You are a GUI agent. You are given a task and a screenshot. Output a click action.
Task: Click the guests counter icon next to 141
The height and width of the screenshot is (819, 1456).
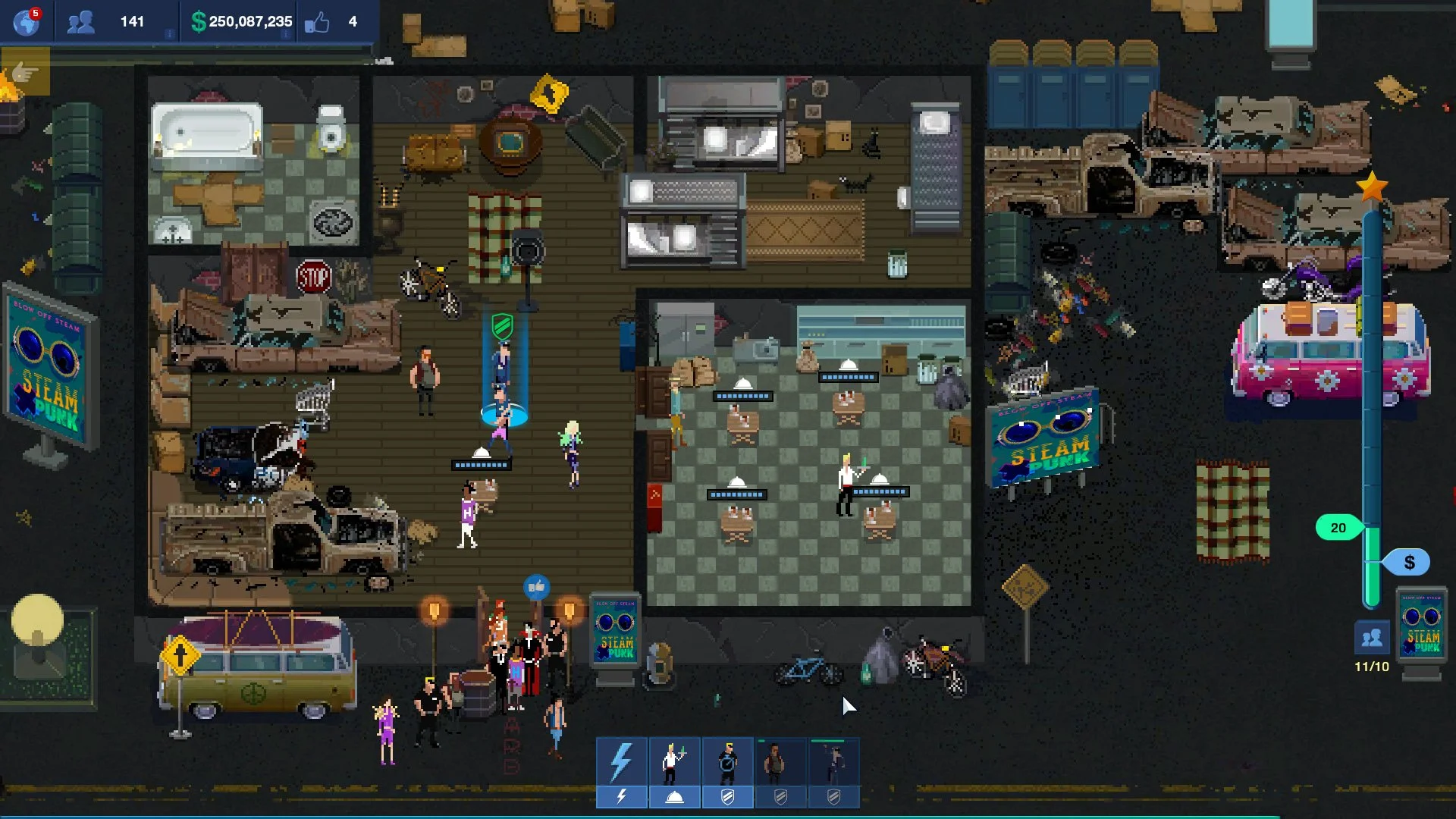(x=80, y=21)
